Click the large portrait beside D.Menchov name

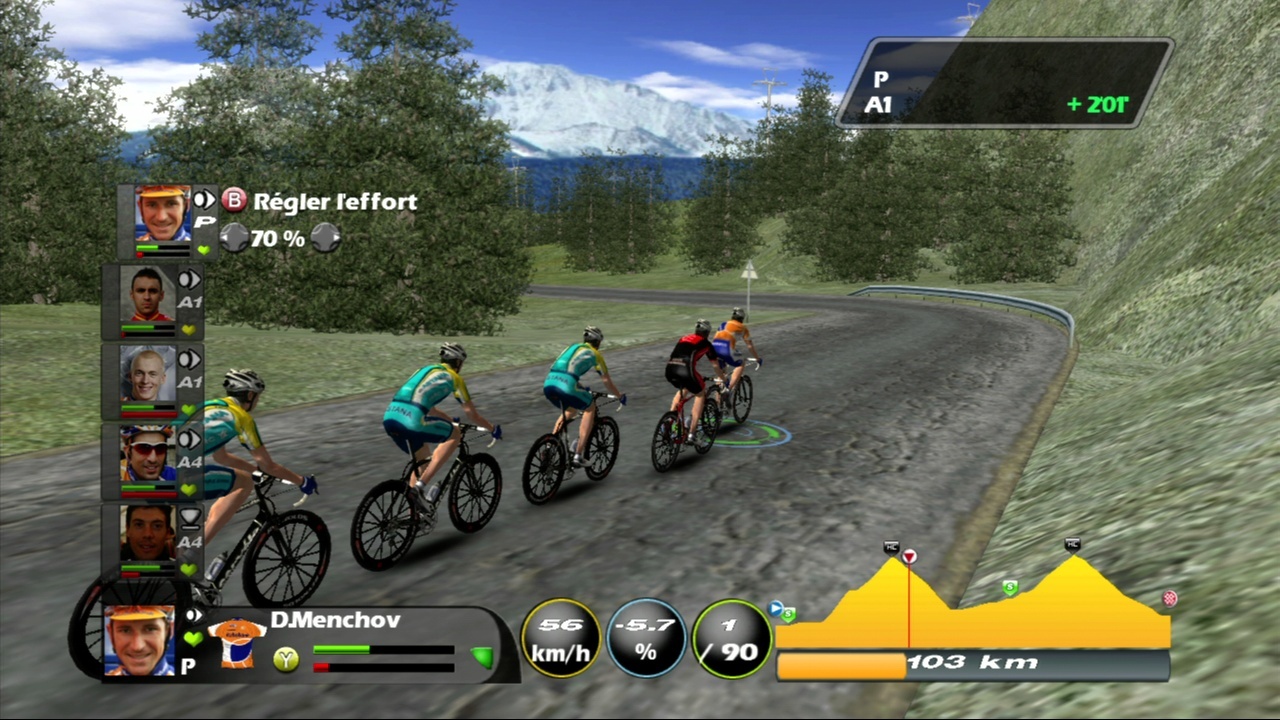tap(138, 640)
